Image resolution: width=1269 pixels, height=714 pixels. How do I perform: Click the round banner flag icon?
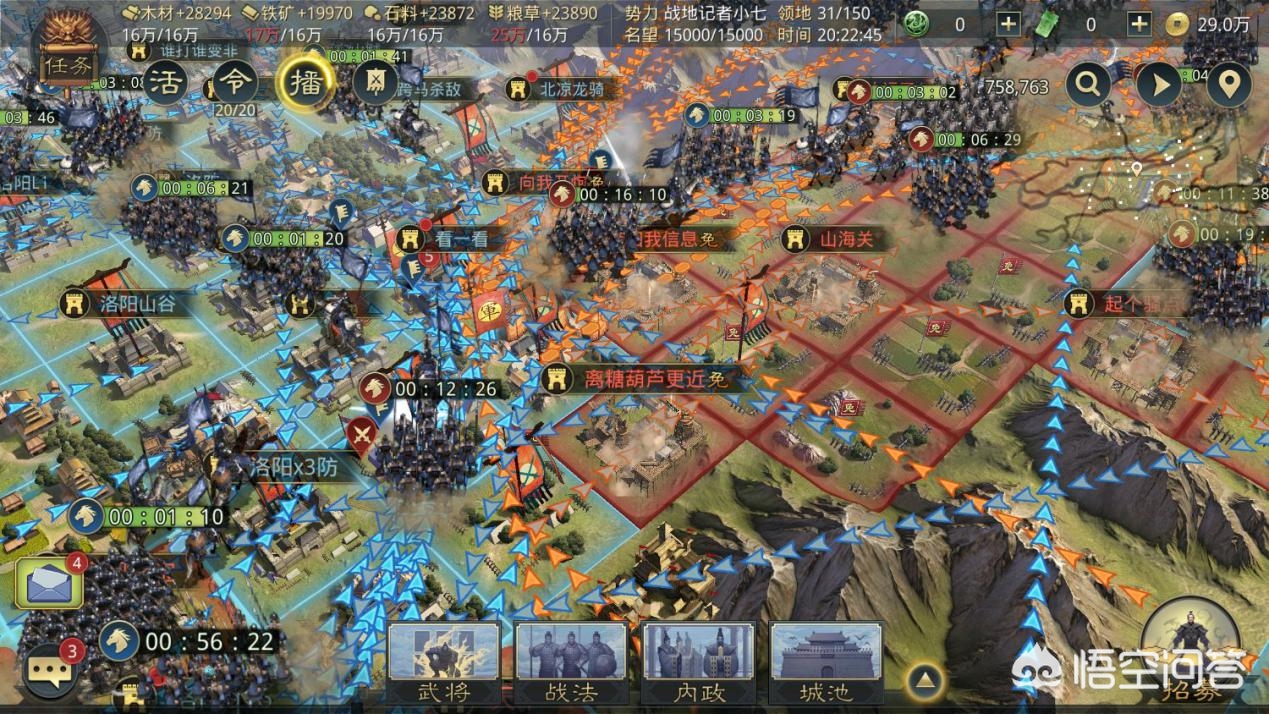(375, 82)
